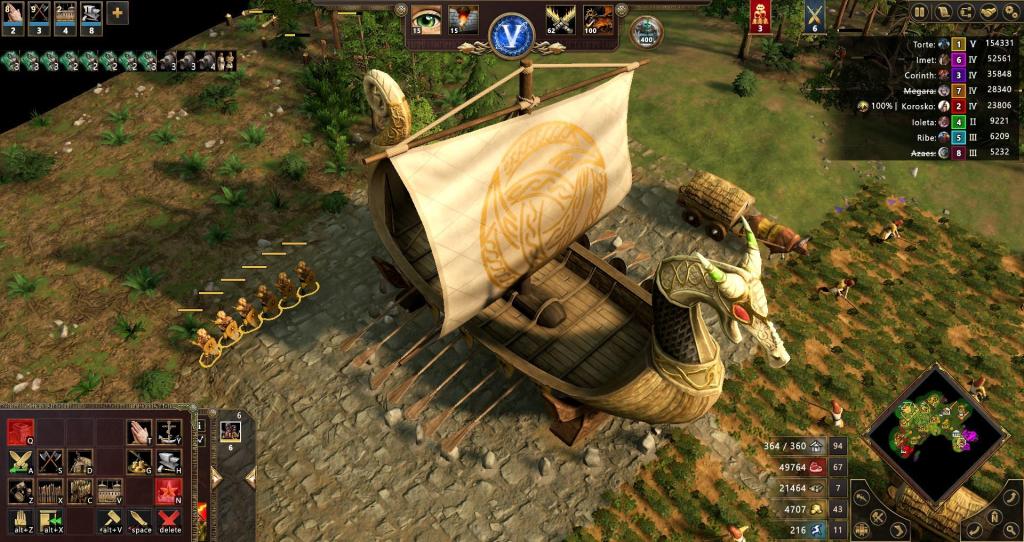Select the unit group portrait in selection panel
The height and width of the screenshot is (542, 1024).
231,431
